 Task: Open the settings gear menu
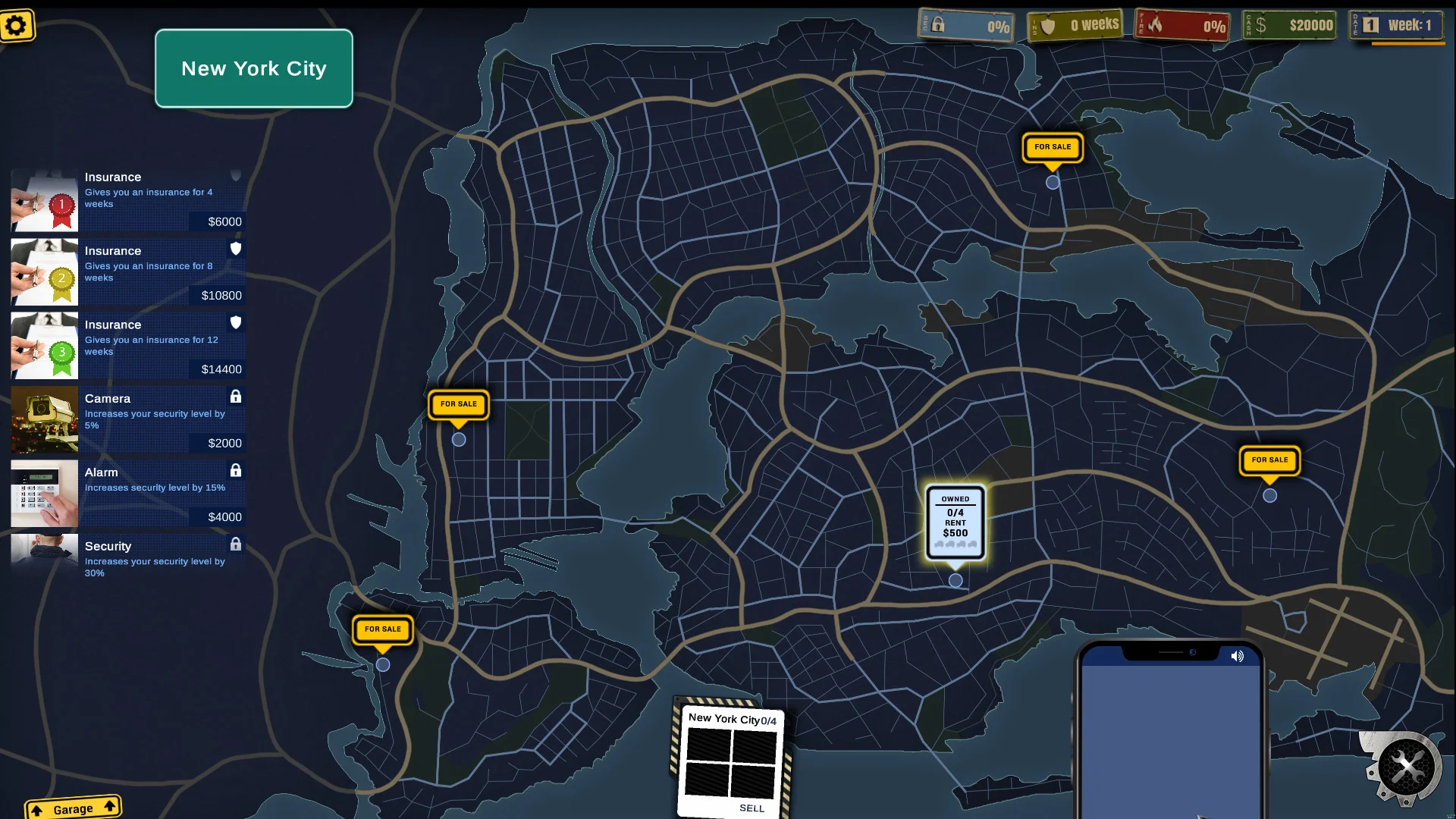tap(17, 25)
